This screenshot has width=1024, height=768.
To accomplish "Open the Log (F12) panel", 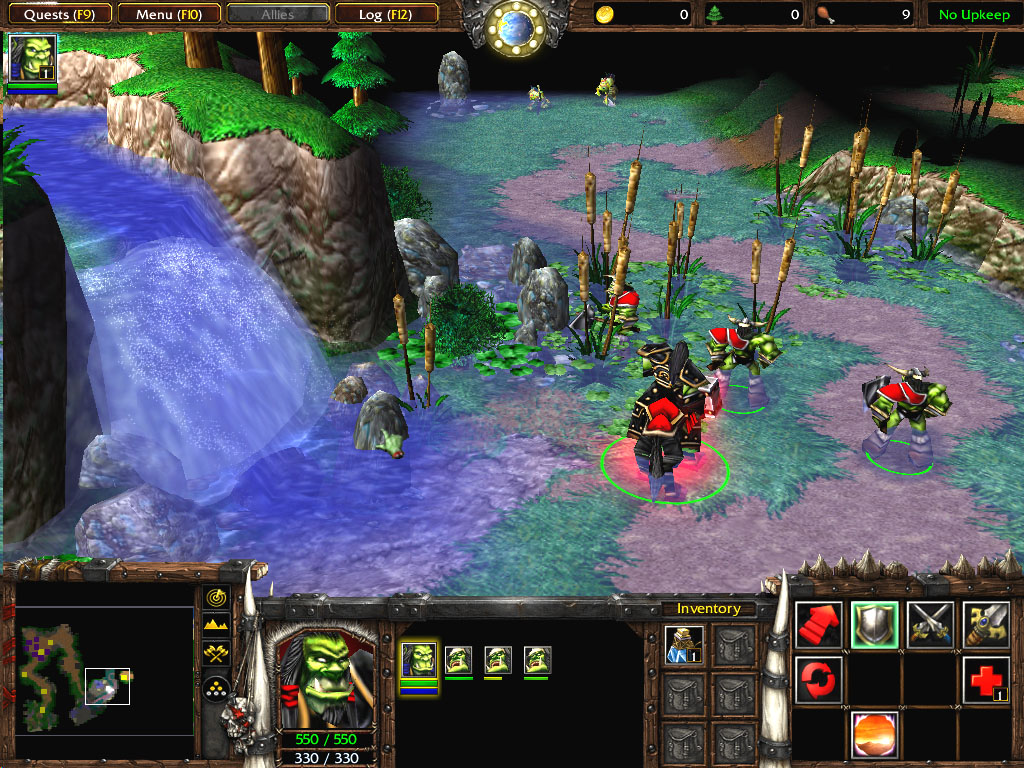I will point(385,14).
